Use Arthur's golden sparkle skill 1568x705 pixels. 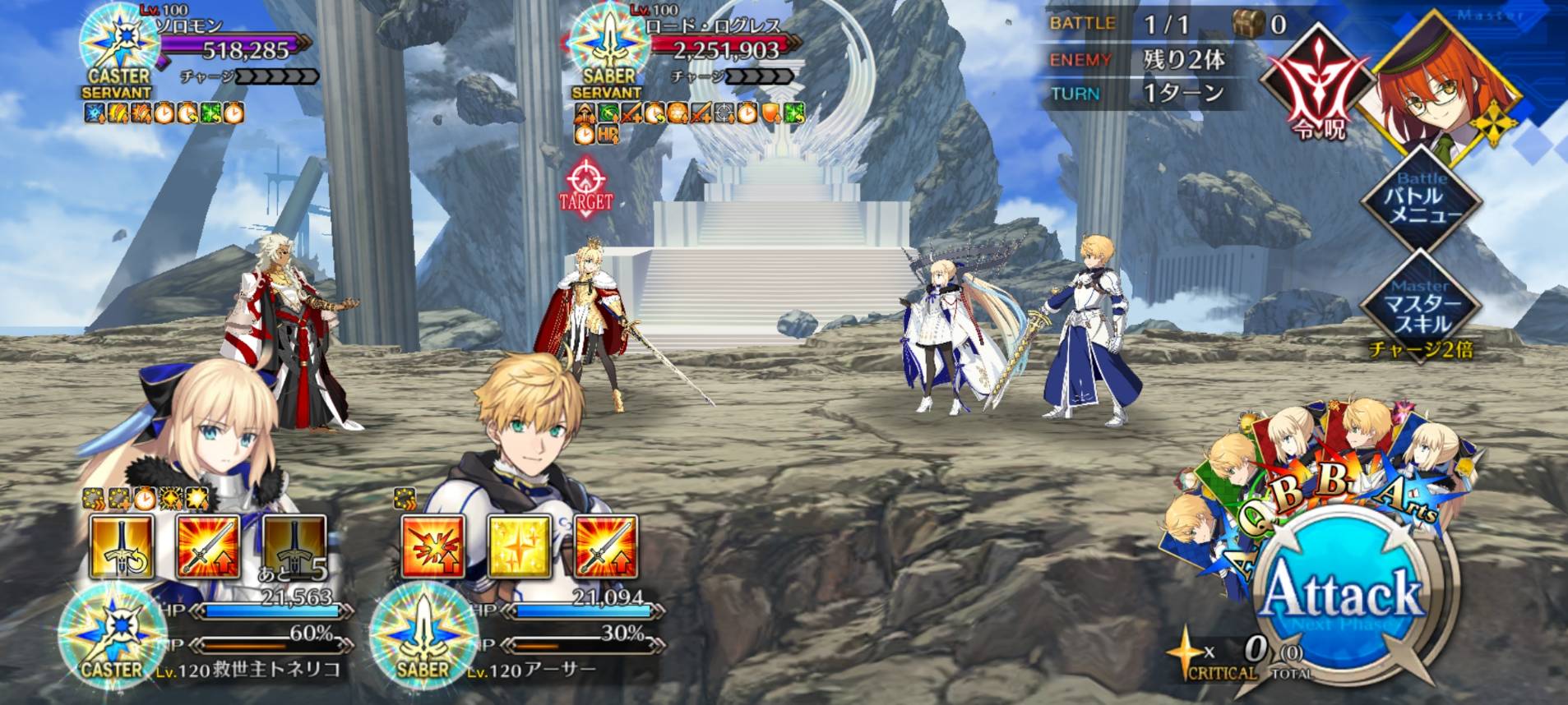click(x=520, y=546)
